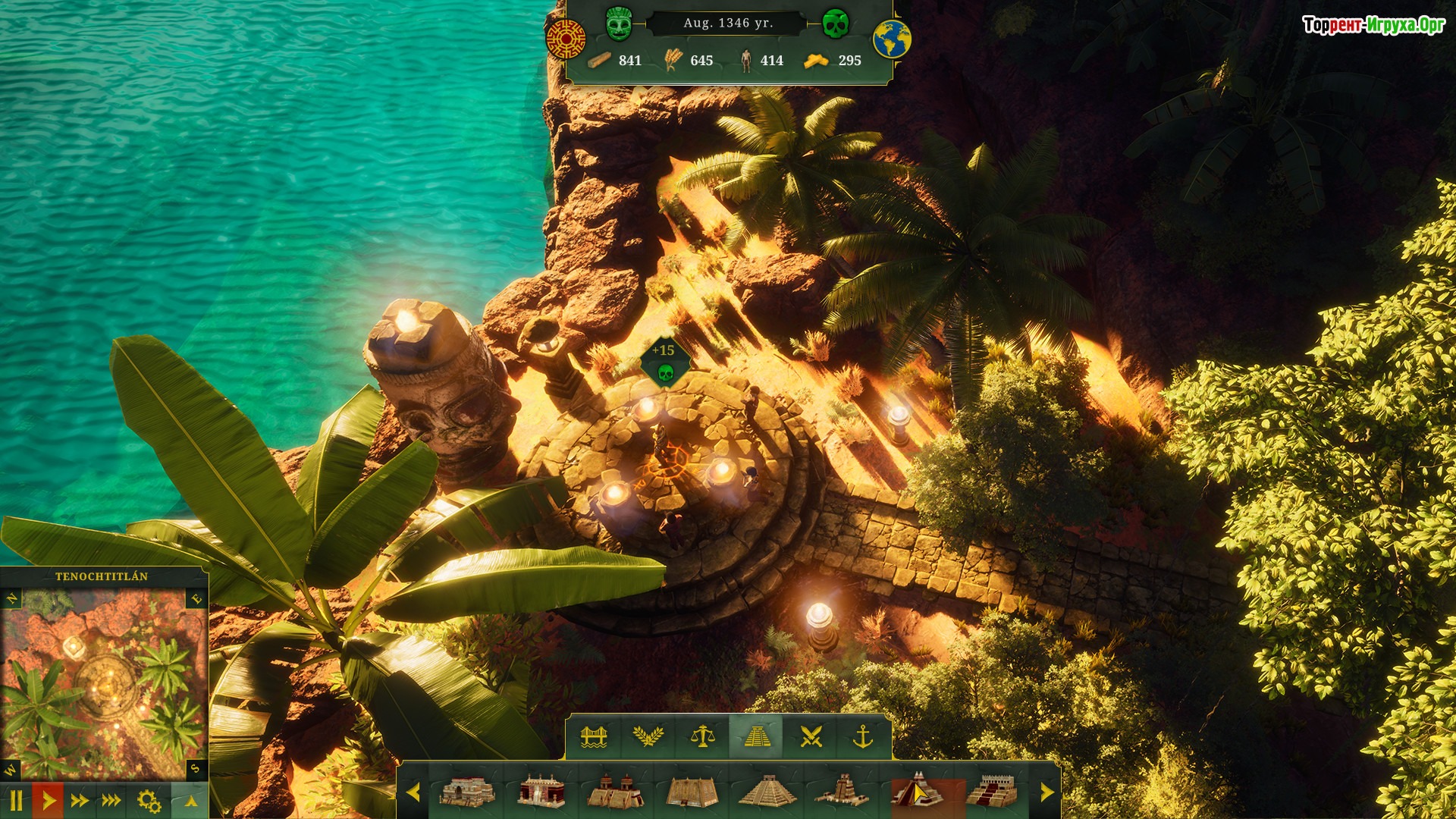Click the Tenochtitlán minimap view
This screenshot has width=1456, height=819.
(104, 682)
